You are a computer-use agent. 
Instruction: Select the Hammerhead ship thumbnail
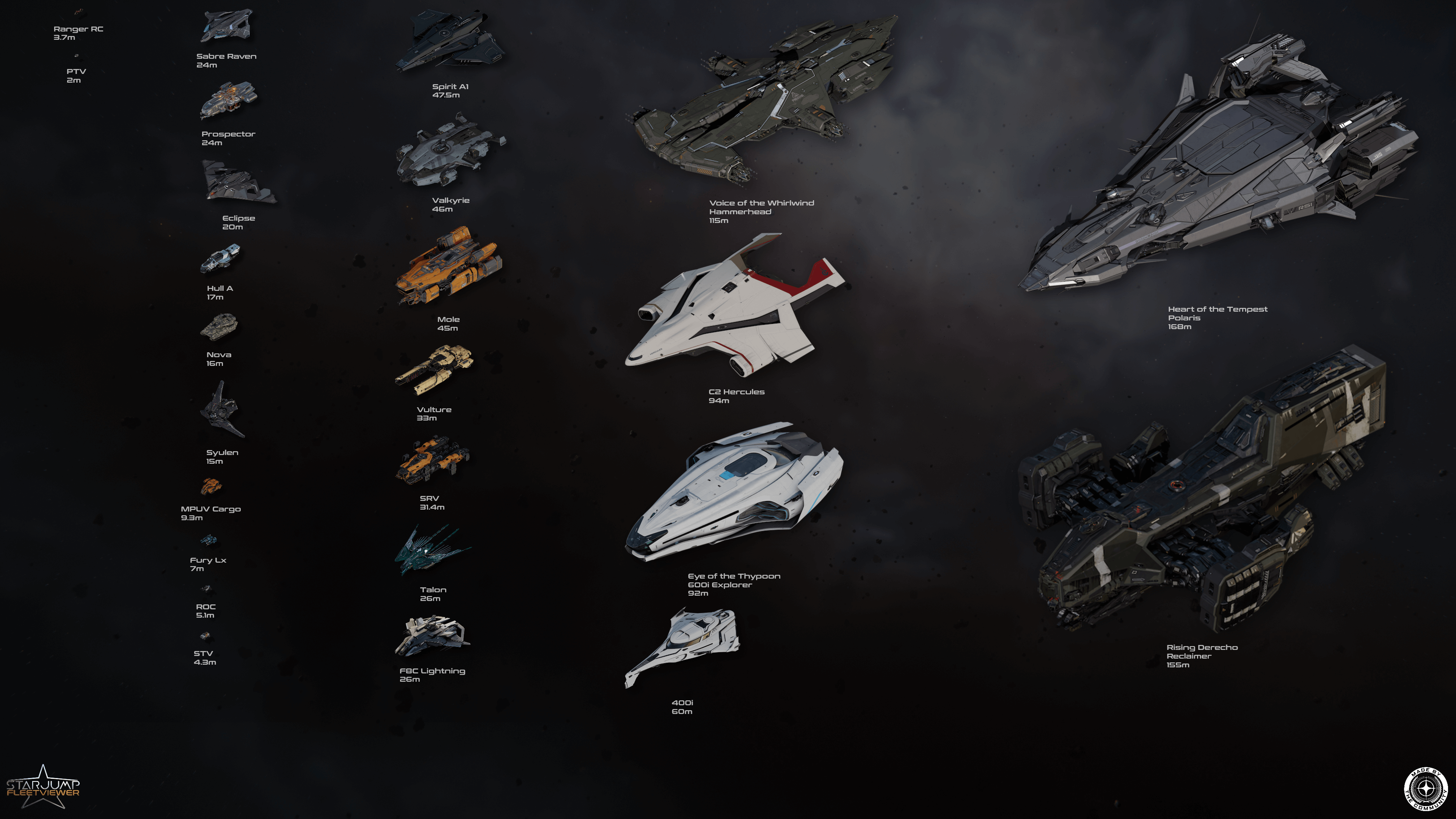pos(763,102)
